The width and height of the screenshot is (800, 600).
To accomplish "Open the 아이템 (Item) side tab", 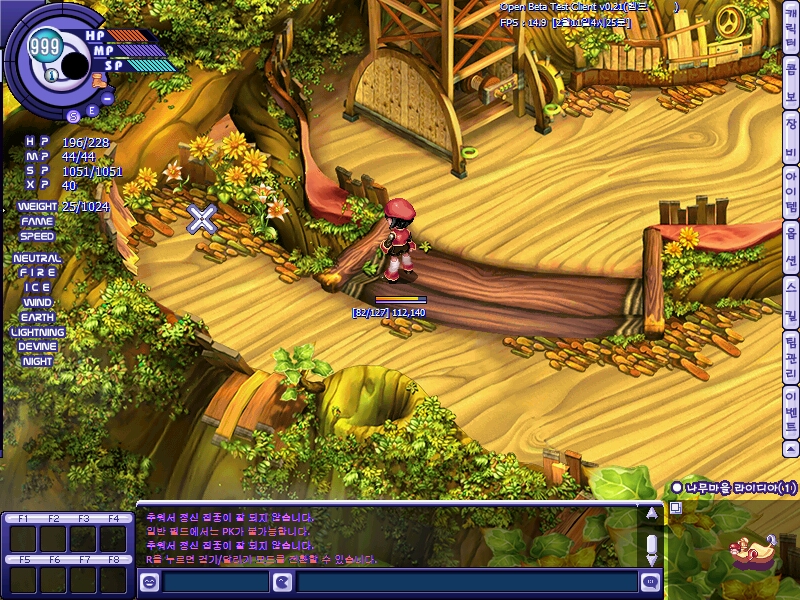I will 790,193.
